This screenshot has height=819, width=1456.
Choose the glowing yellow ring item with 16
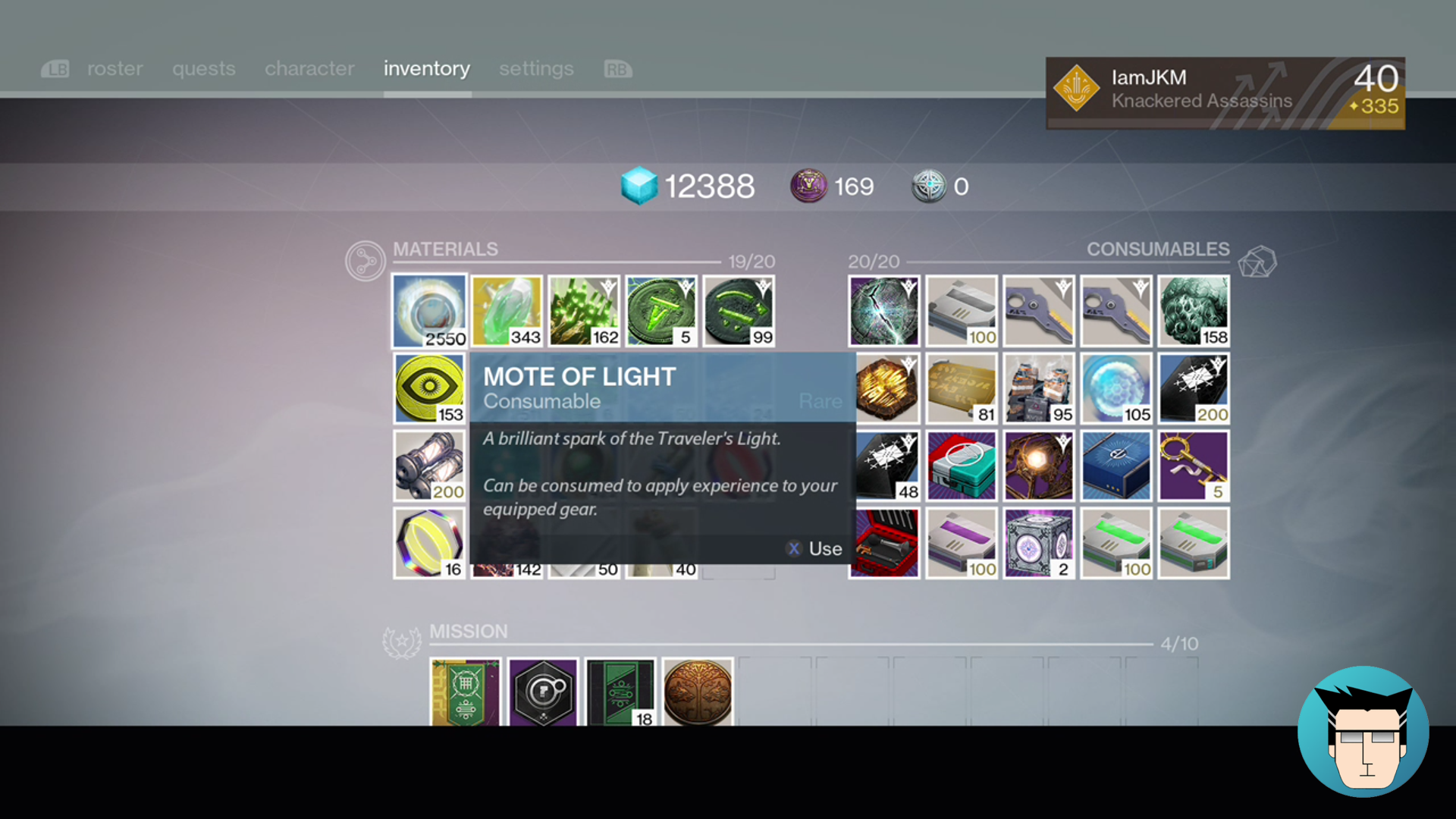point(429,543)
